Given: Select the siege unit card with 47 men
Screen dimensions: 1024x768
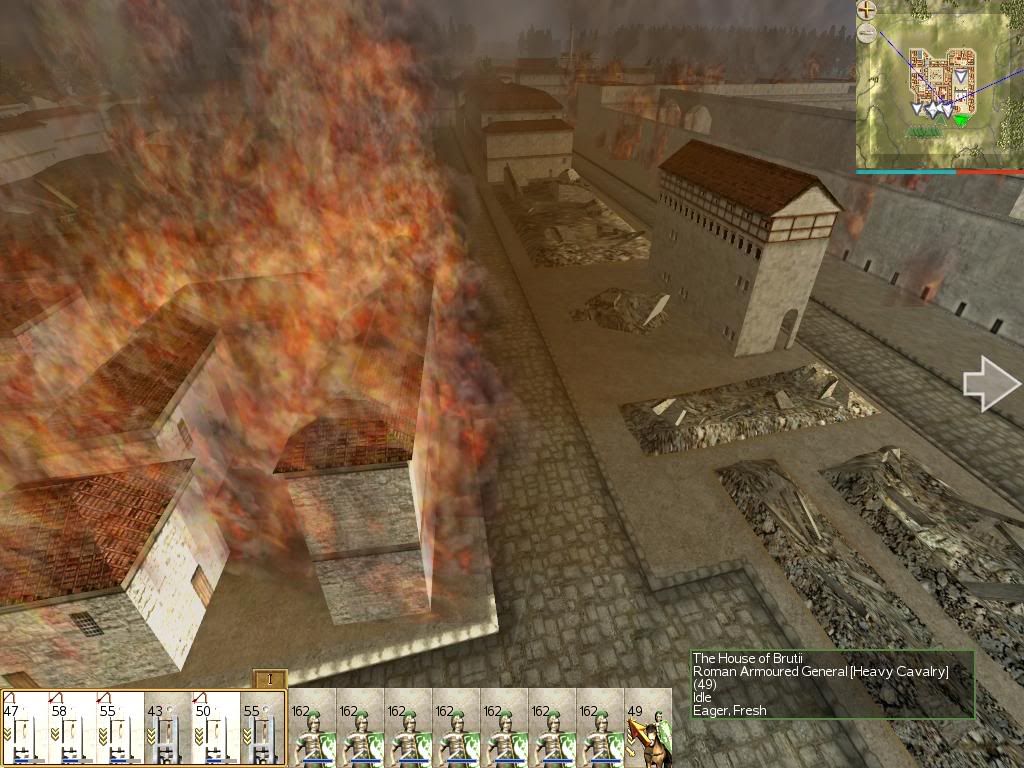Looking at the screenshot, I should (25, 728).
